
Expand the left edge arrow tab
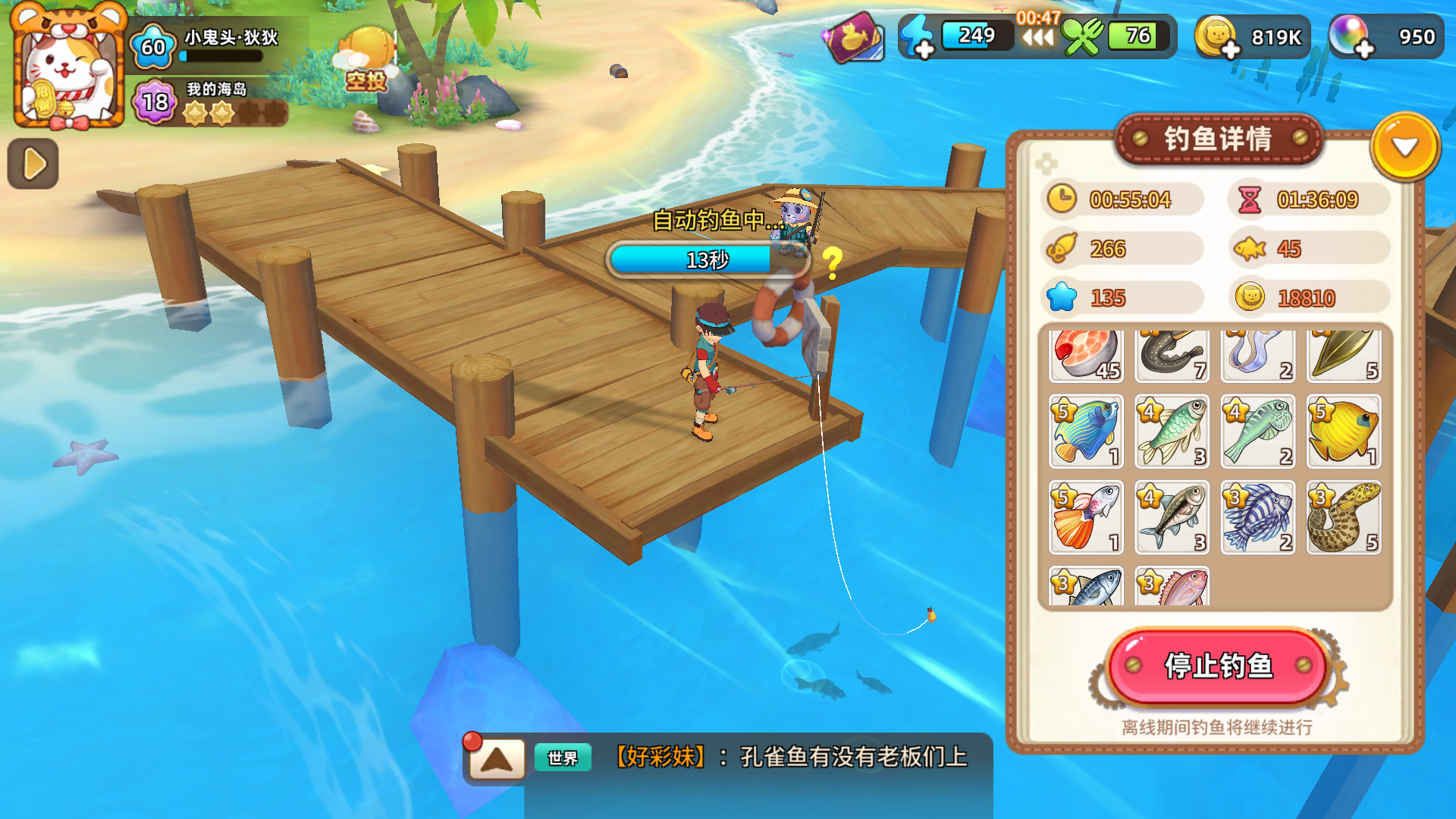pos(33,164)
